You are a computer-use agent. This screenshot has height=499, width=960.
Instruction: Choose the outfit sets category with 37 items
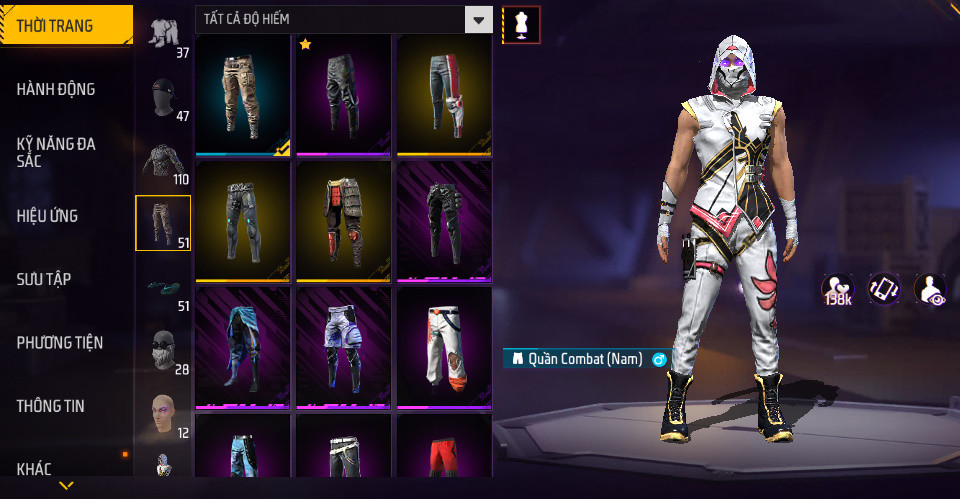pos(162,34)
